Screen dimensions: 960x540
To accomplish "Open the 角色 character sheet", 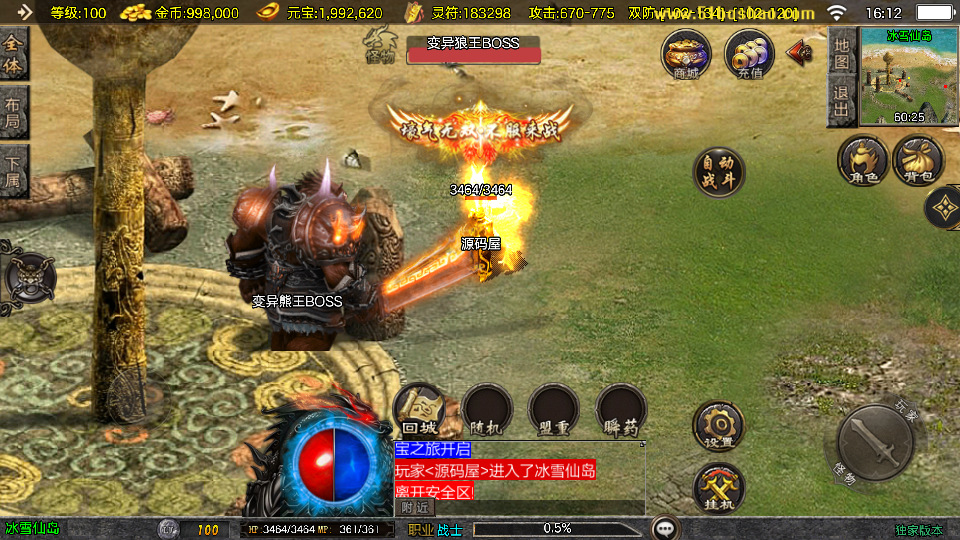I will [x=863, y=161].
